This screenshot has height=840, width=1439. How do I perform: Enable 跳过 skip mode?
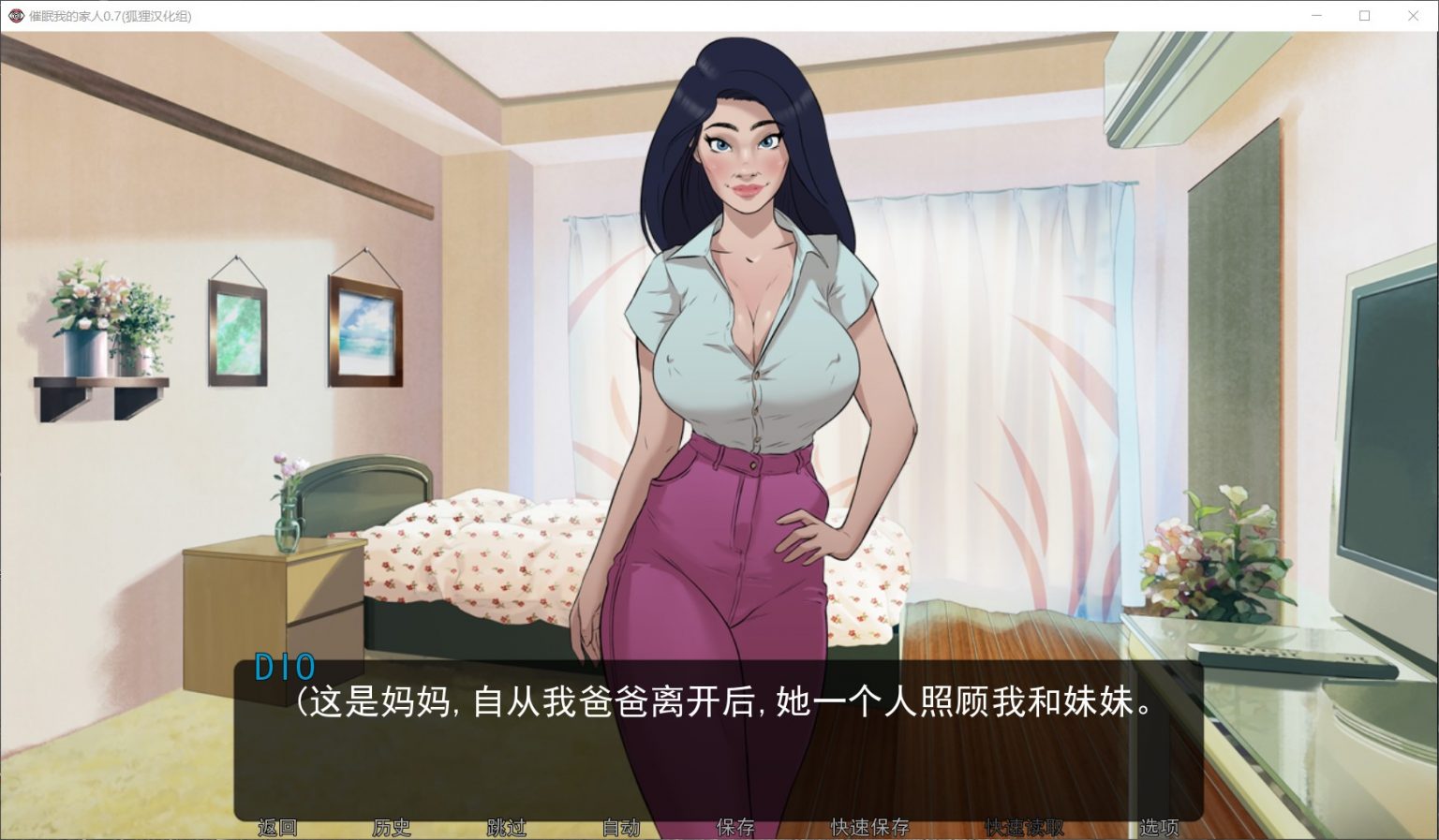[507, 828]
